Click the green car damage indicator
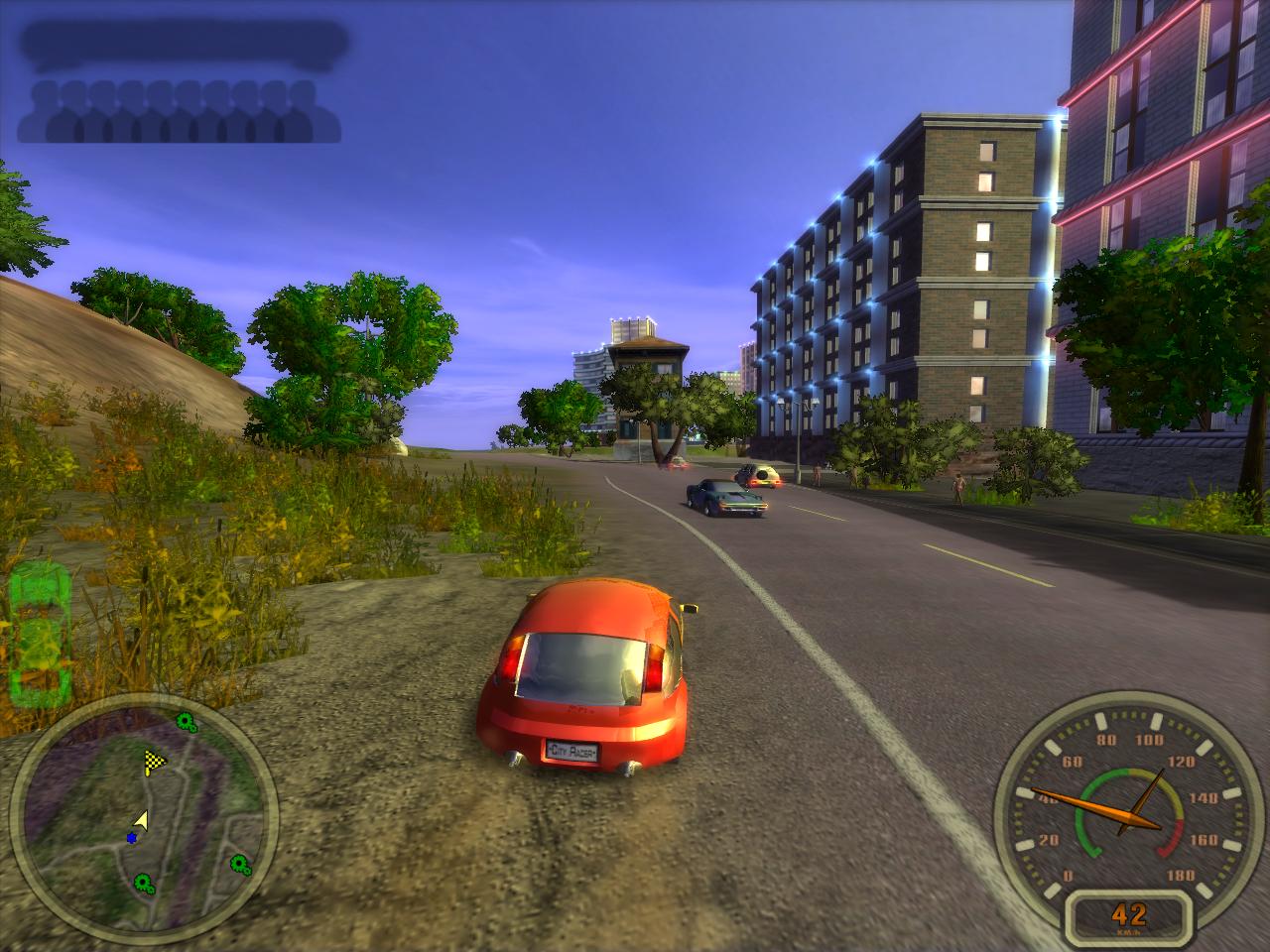 [x=38, y=631]
